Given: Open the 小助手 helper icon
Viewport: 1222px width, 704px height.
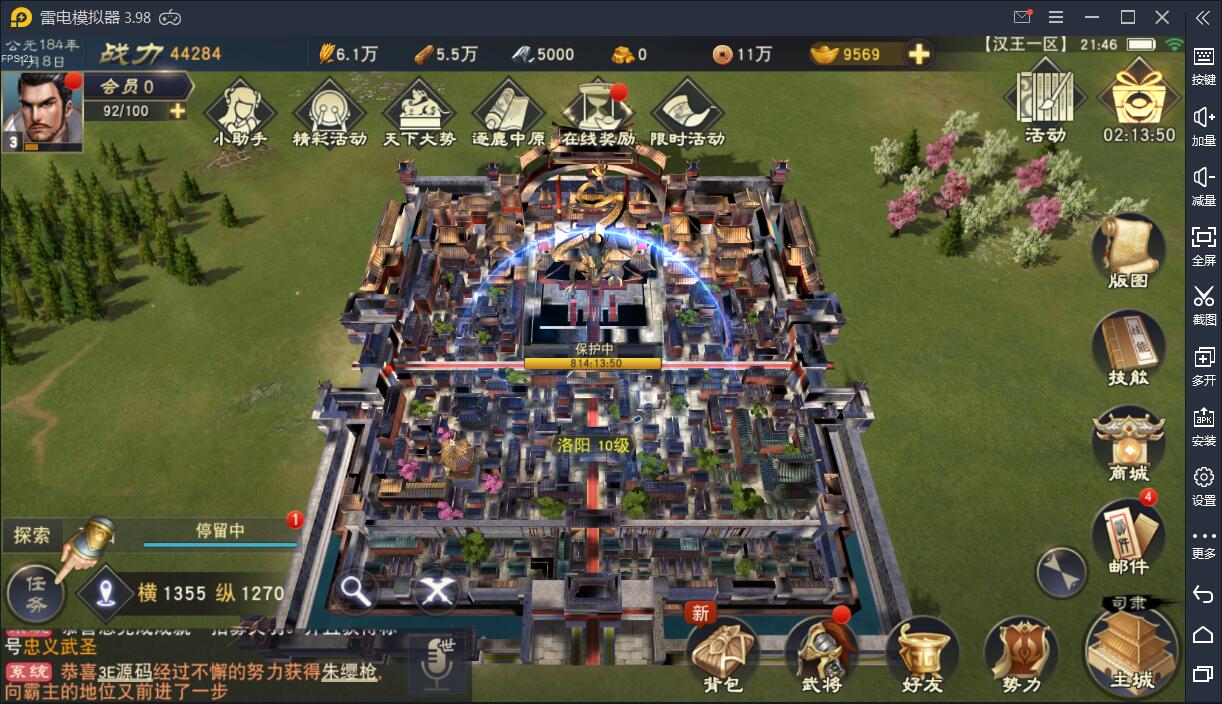Looking at the screenshot, I should [240, 111].
